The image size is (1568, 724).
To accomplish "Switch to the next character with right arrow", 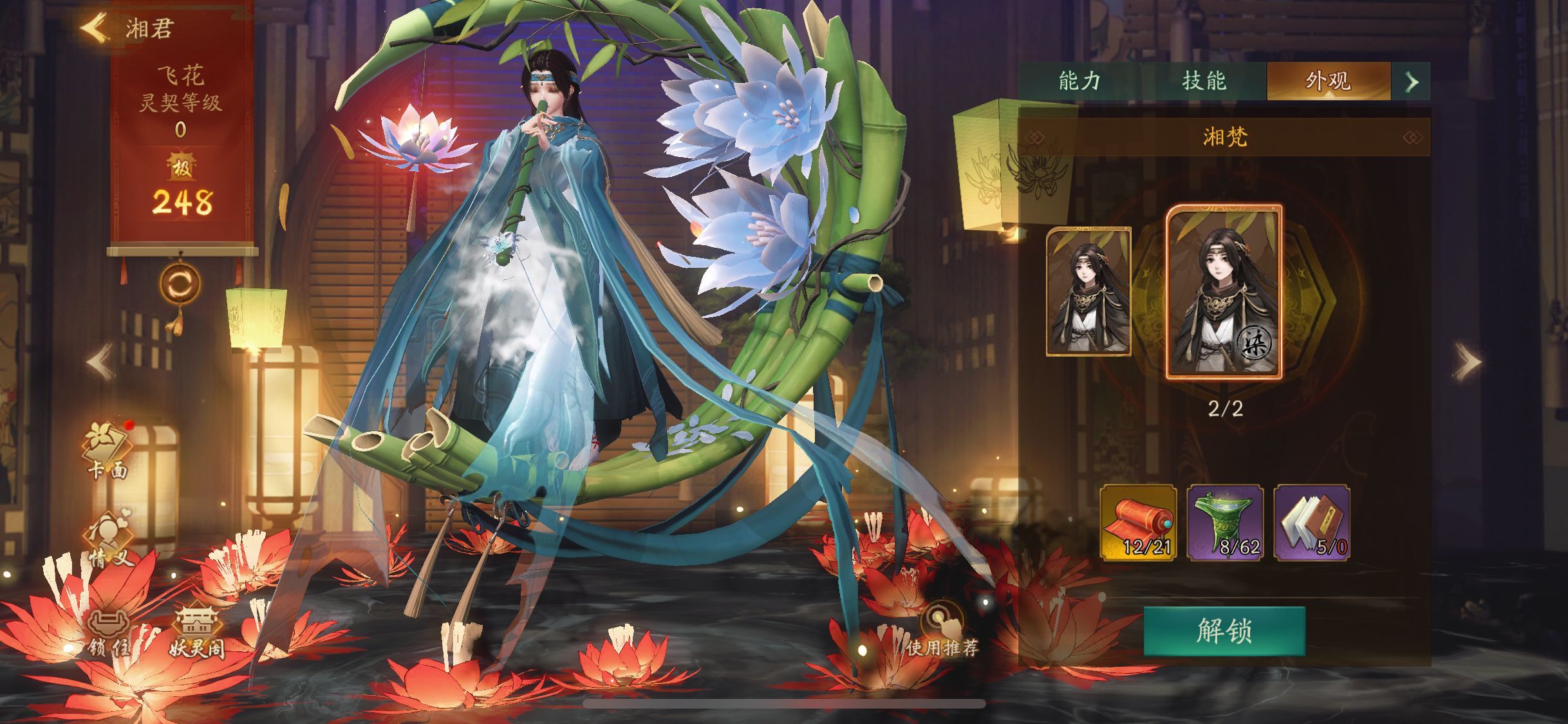I will [x=1468, y=362].
